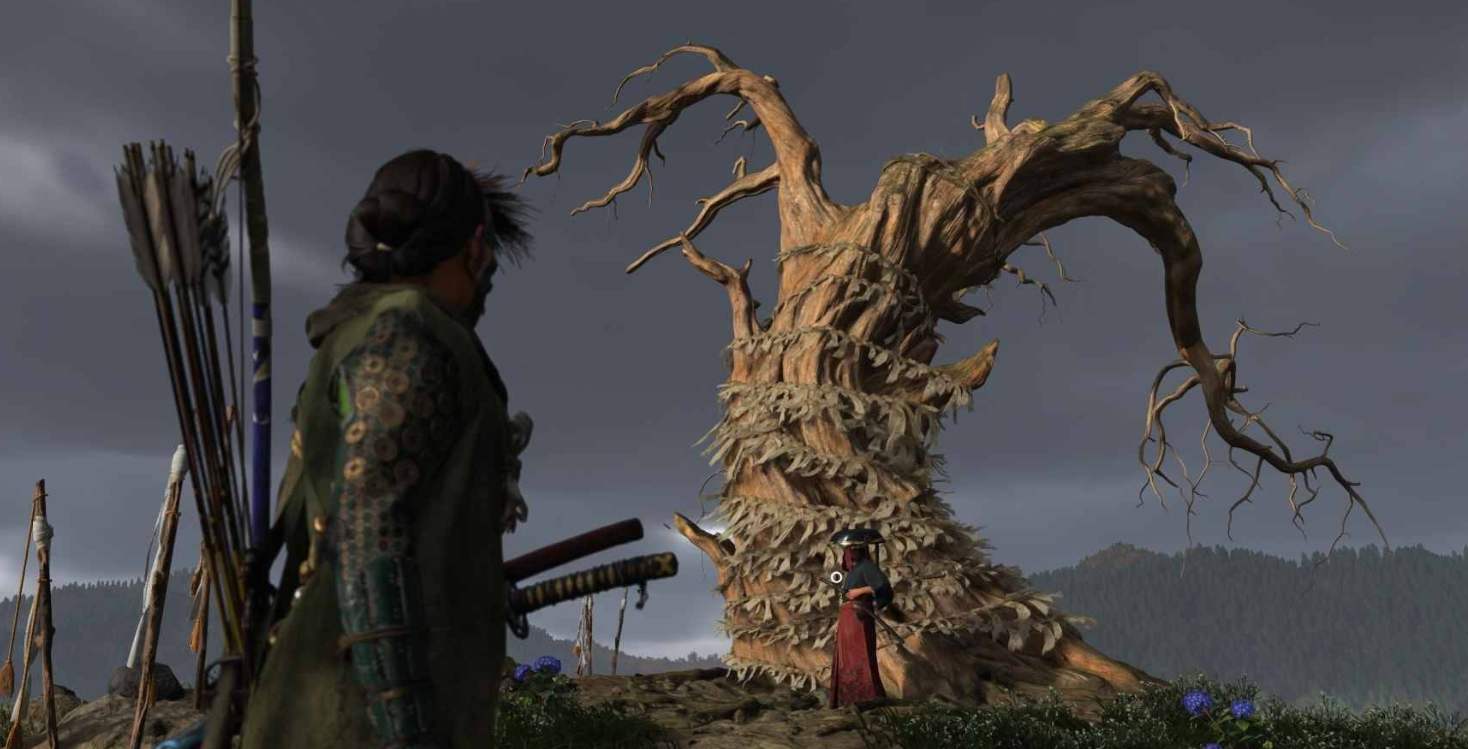Image resolution: width=1468 pixels, height=749 pixels.
Task: Click the white ring marker beside the swordsman
Action: click(836, 577)
